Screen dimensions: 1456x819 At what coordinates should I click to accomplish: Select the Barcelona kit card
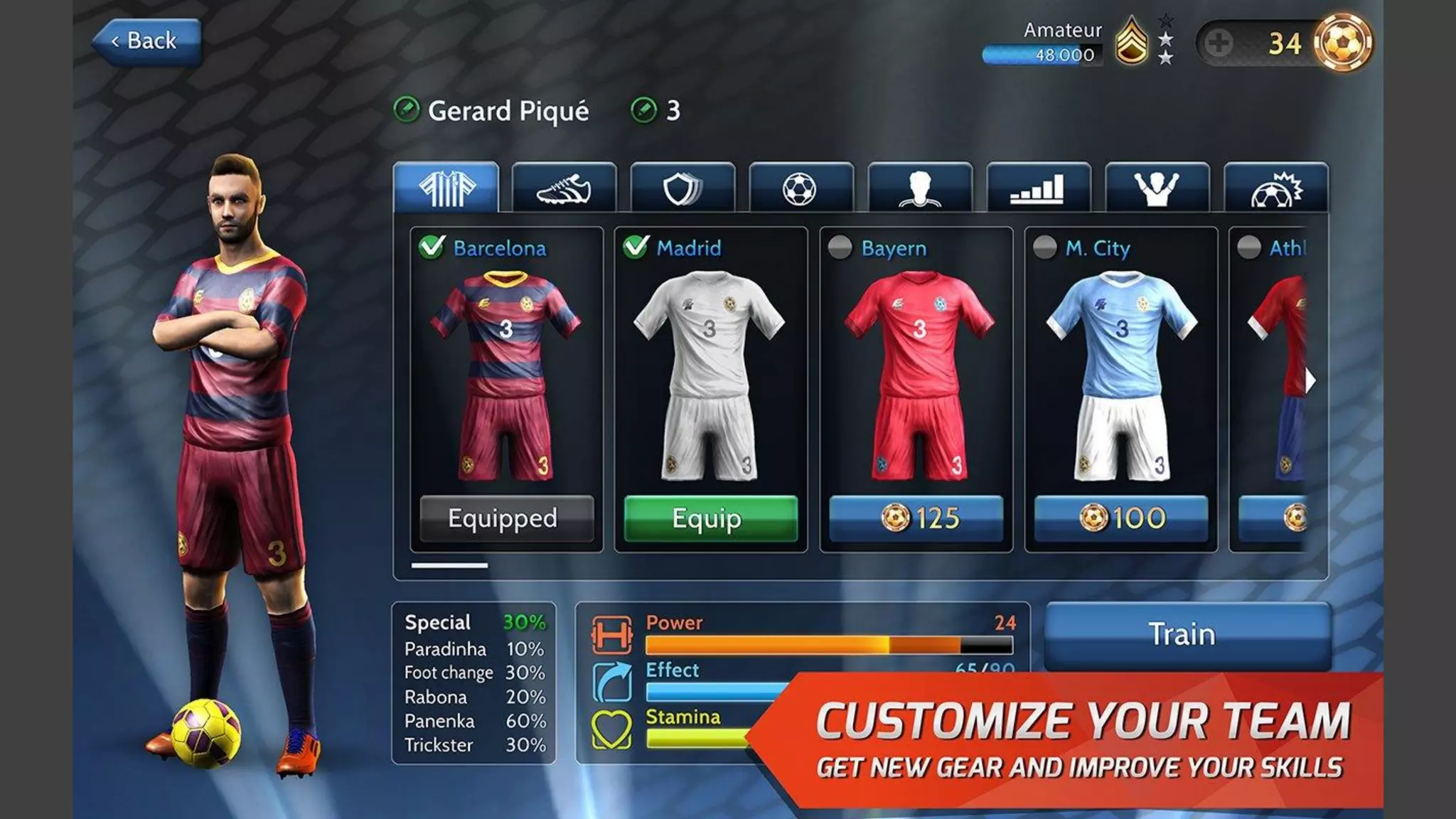click(x=506, y=370)
